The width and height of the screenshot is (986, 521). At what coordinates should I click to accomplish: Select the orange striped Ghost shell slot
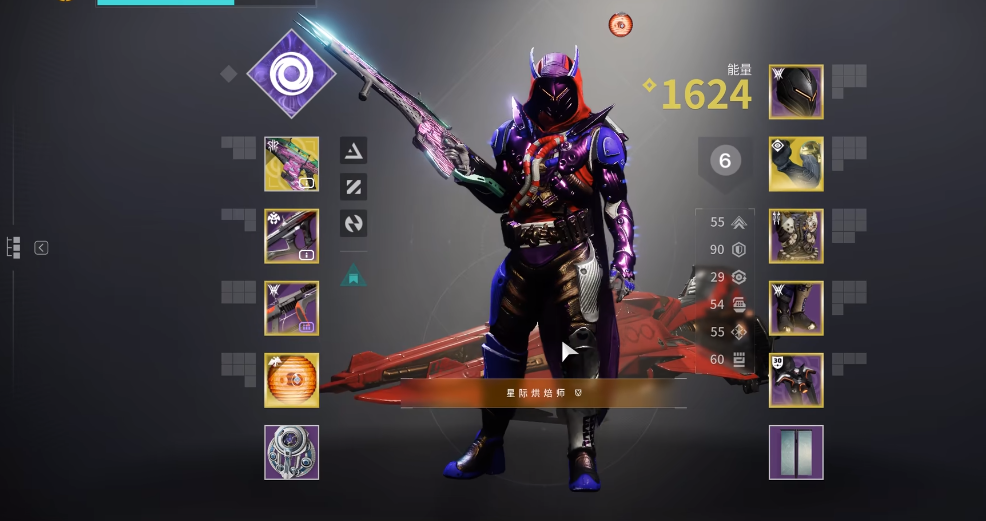point(292,380)
